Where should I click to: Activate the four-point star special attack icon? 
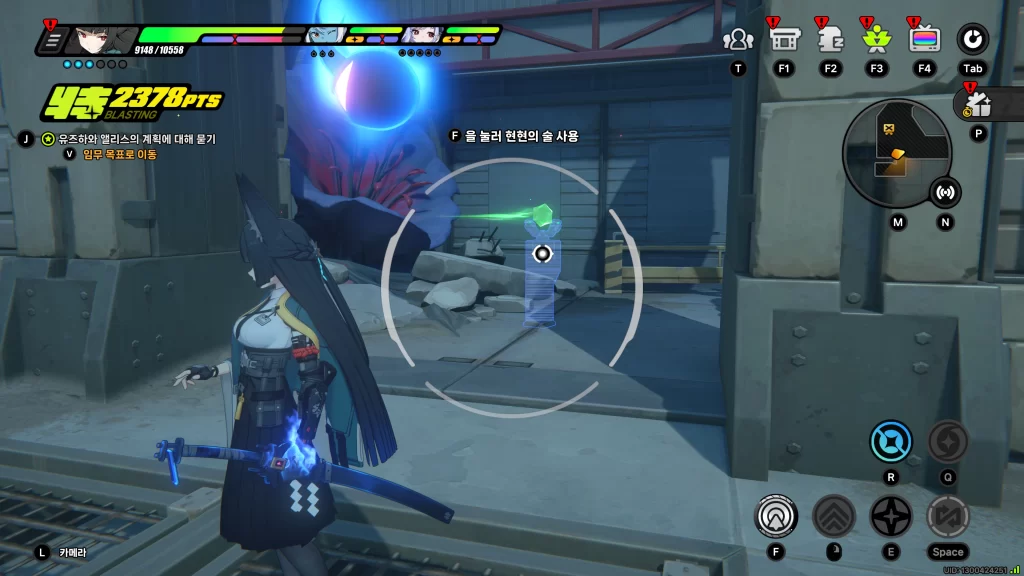(x=890, y=516)
